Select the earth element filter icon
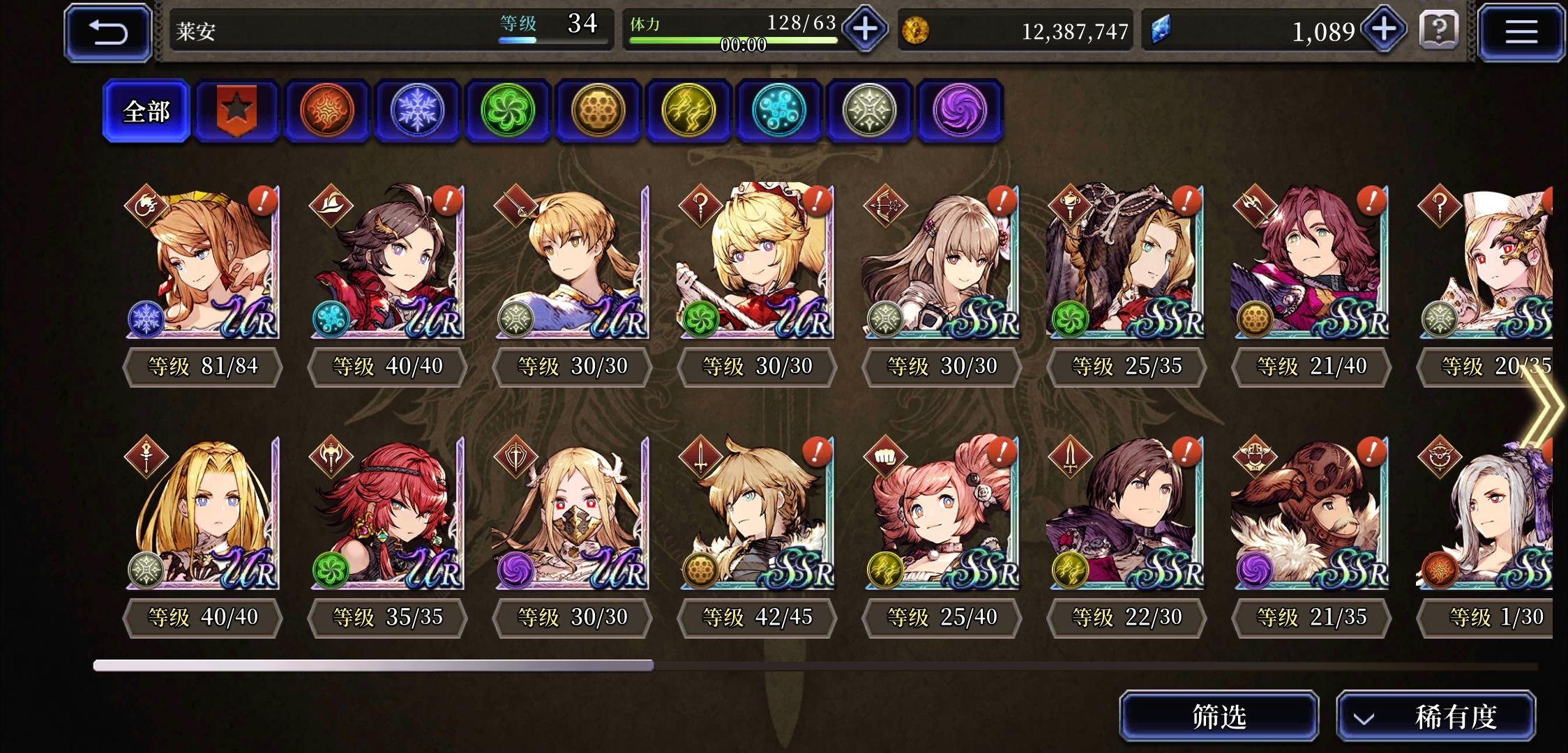The width and height of the screenshot is (1568, 753). click(x=598, y=111)
